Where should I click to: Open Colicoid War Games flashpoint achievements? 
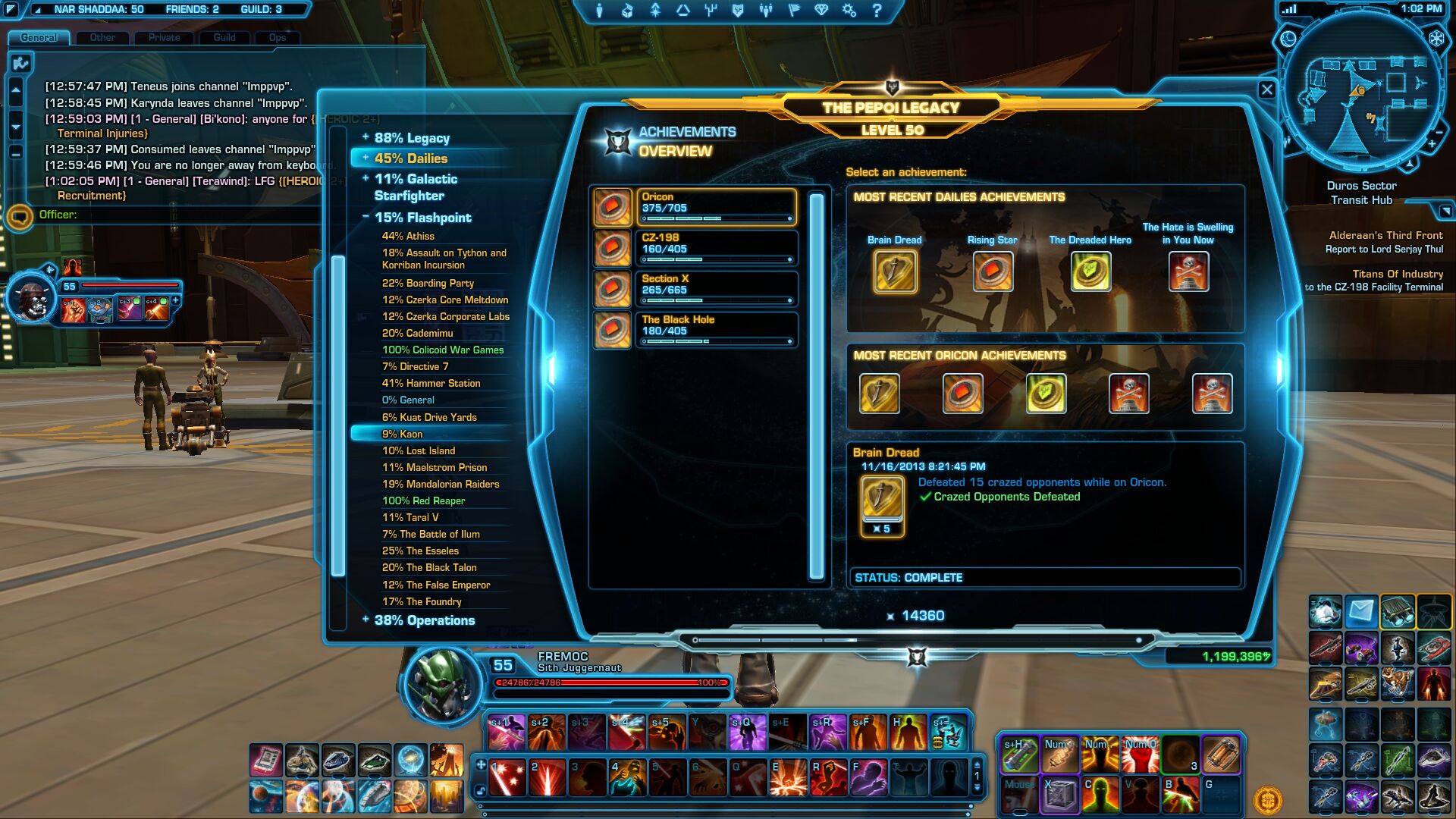[x=442, y=350]
